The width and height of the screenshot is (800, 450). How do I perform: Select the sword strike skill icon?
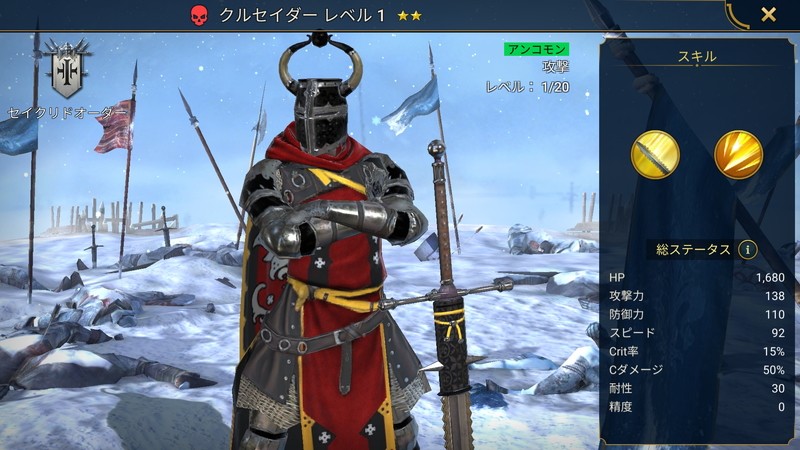(x=655, y=154)
